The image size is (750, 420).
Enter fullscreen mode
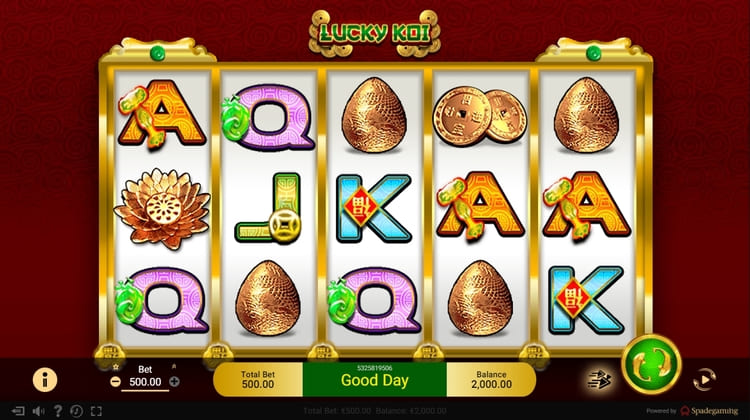pyautogui.click(x=96, y=411)
